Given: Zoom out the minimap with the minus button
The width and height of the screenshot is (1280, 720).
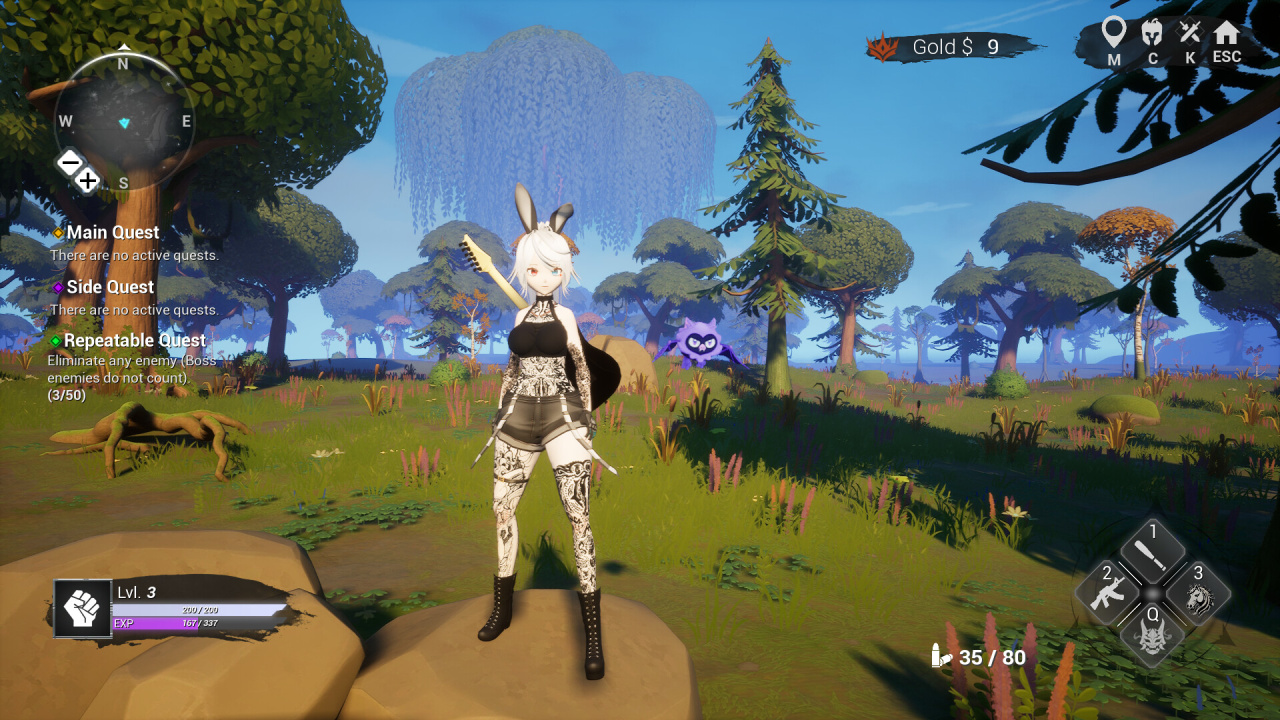Looking at the screenshot, I should pos(69,162).
